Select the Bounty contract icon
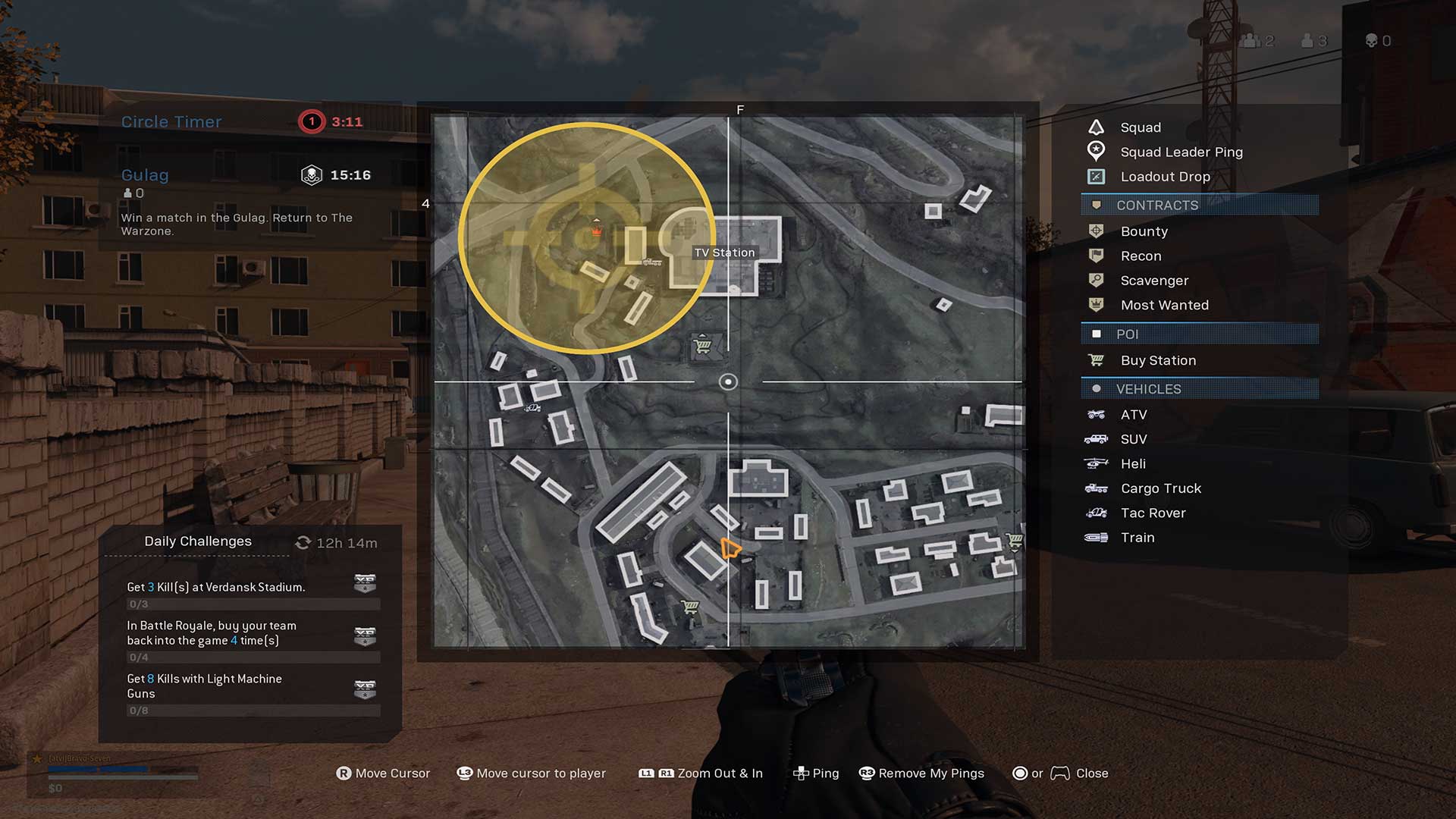The width and height of the screenshot is (1456, 819). [1095, 231]
